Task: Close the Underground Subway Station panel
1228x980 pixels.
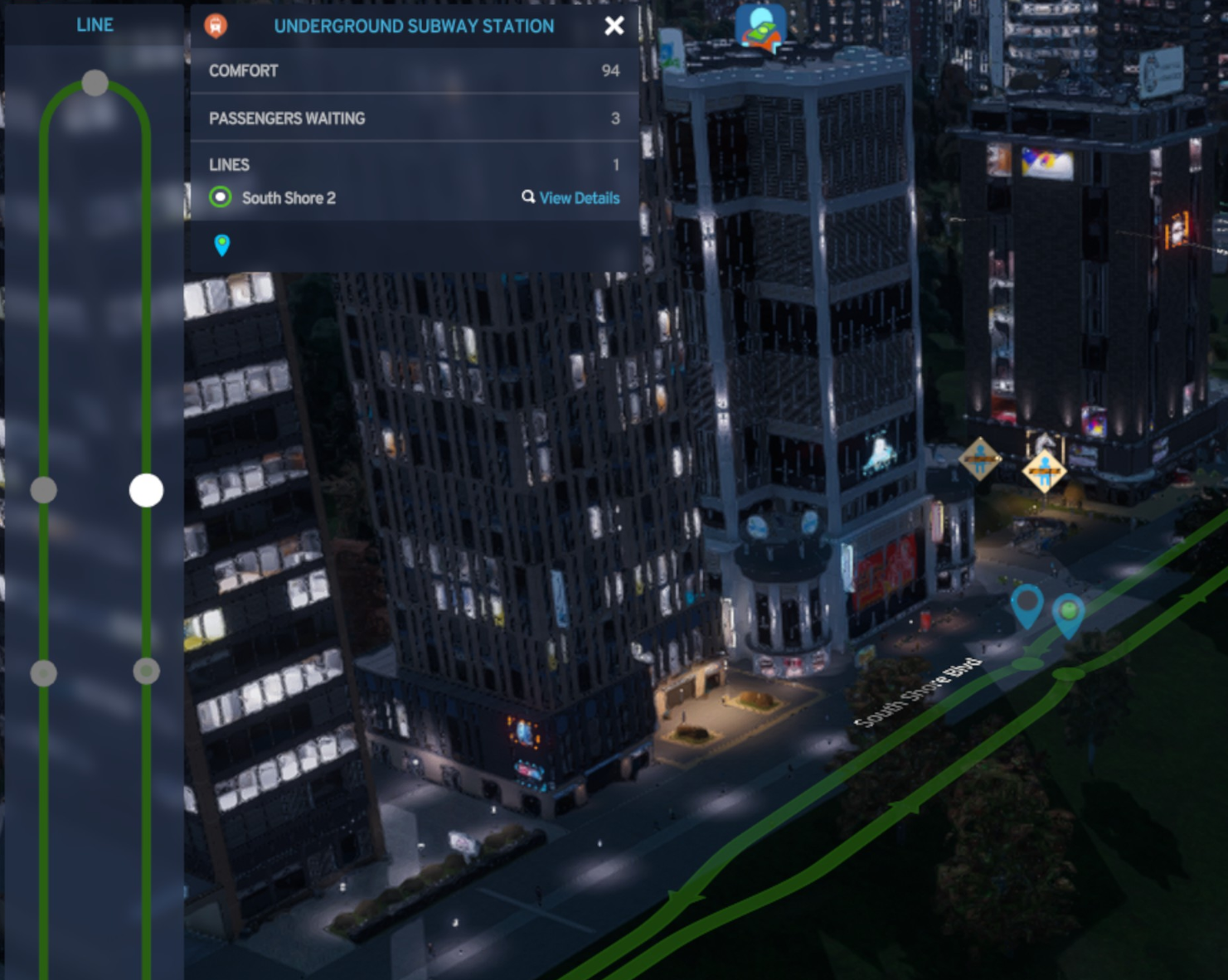Action: [614, 26]
